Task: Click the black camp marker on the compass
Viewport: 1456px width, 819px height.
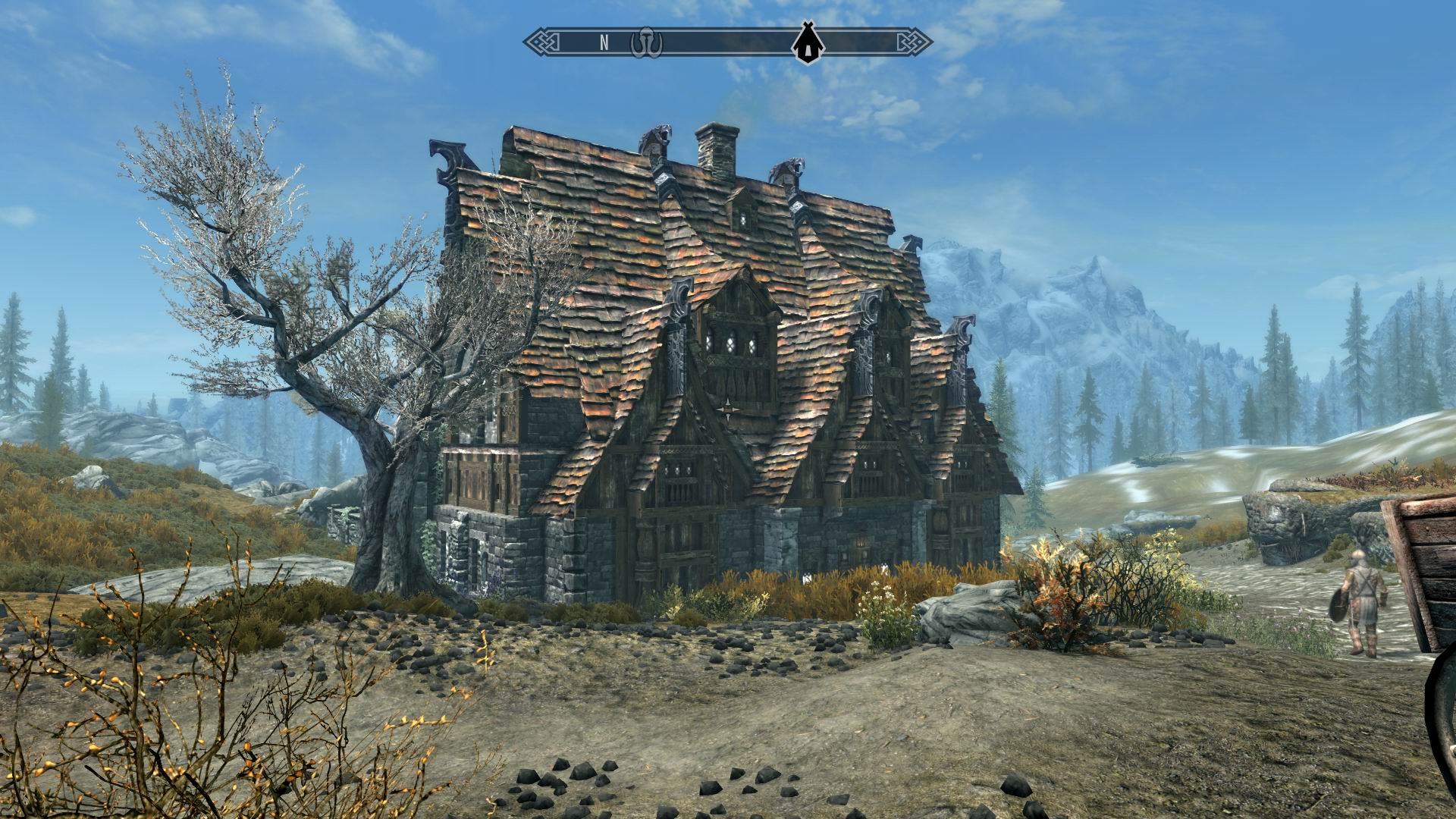Action: [807, 44]
